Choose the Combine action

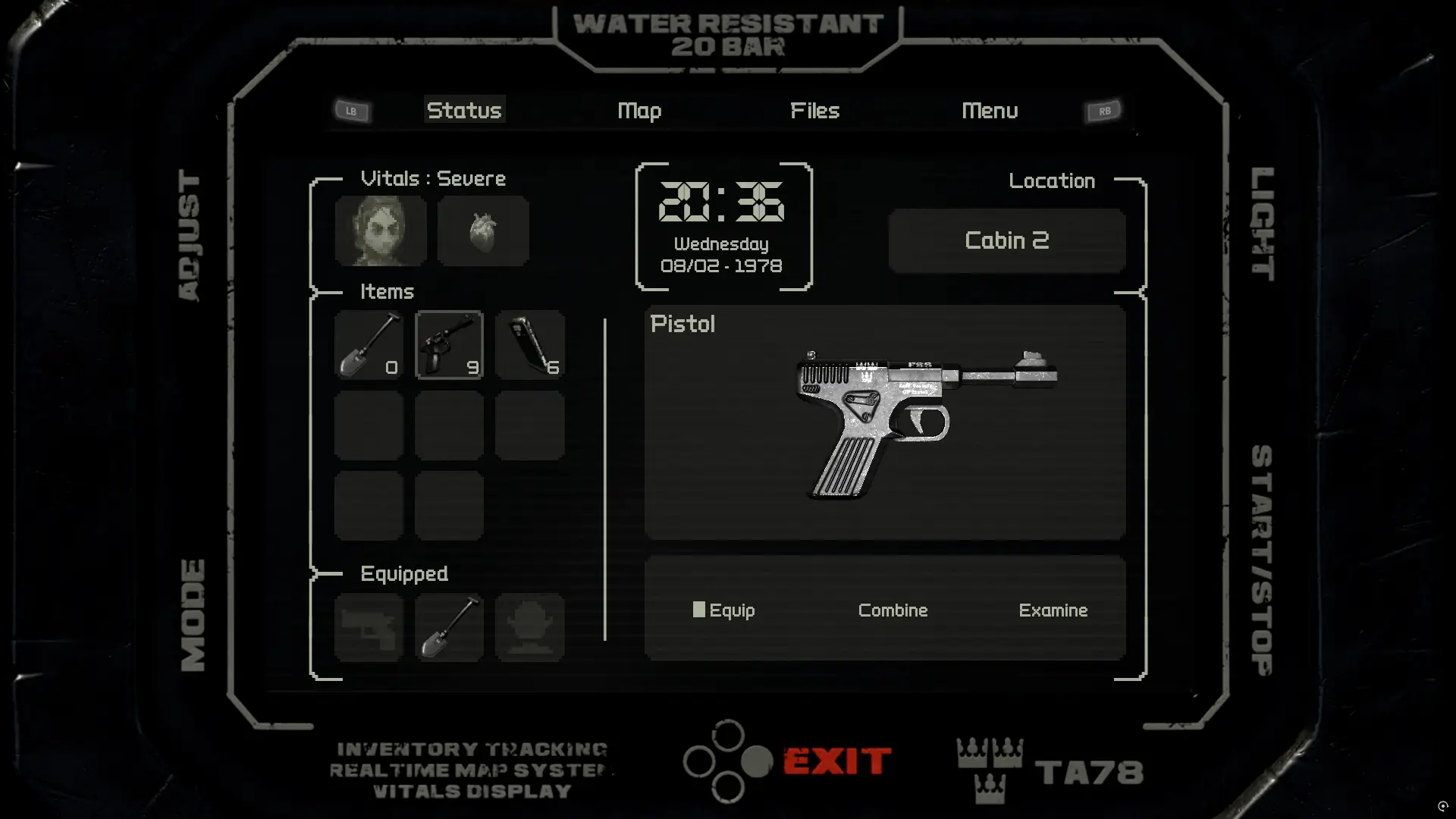pos(893,610)
